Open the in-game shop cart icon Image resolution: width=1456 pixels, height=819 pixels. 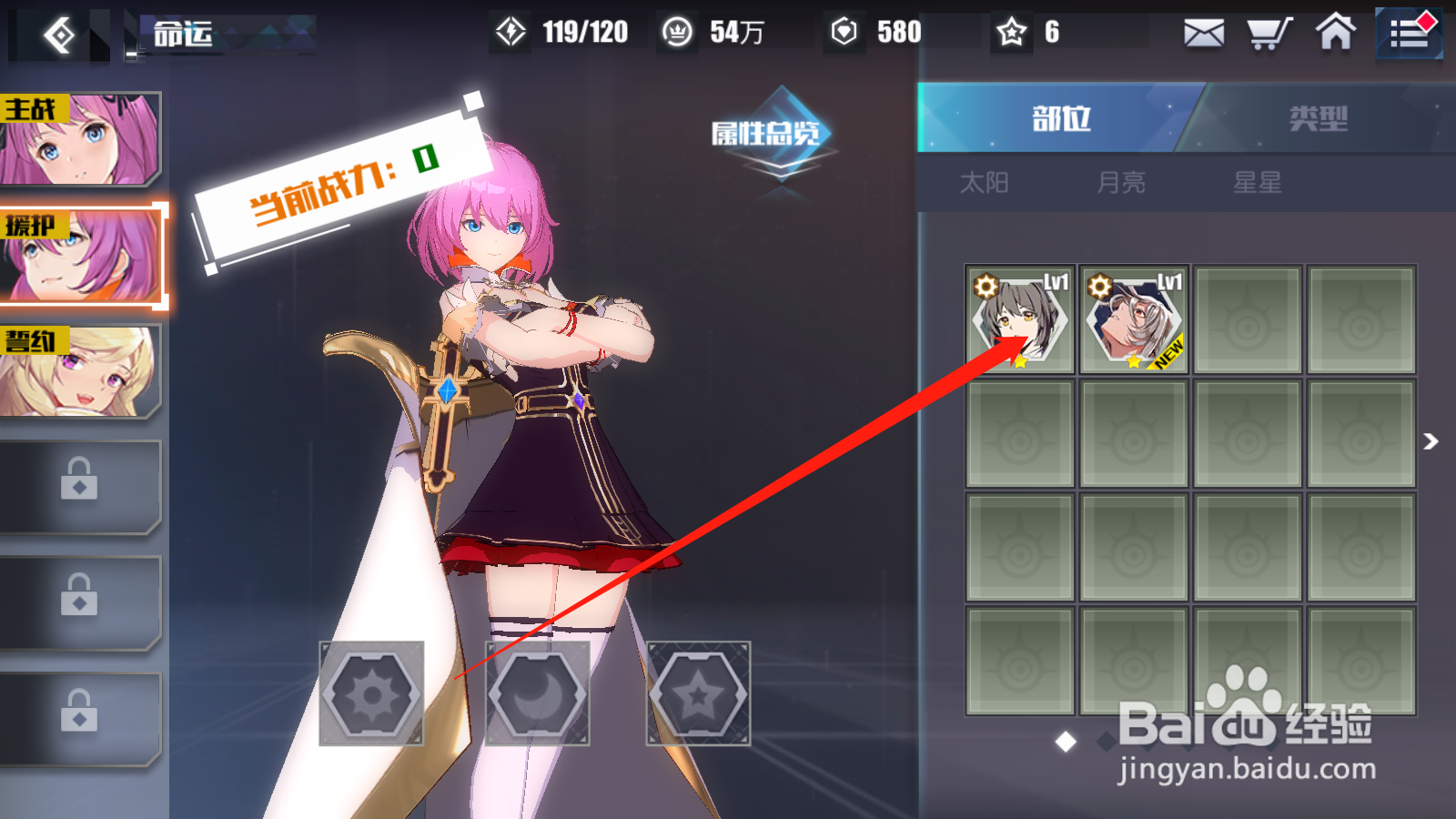pyautogui.click(x=1269, y=33)
